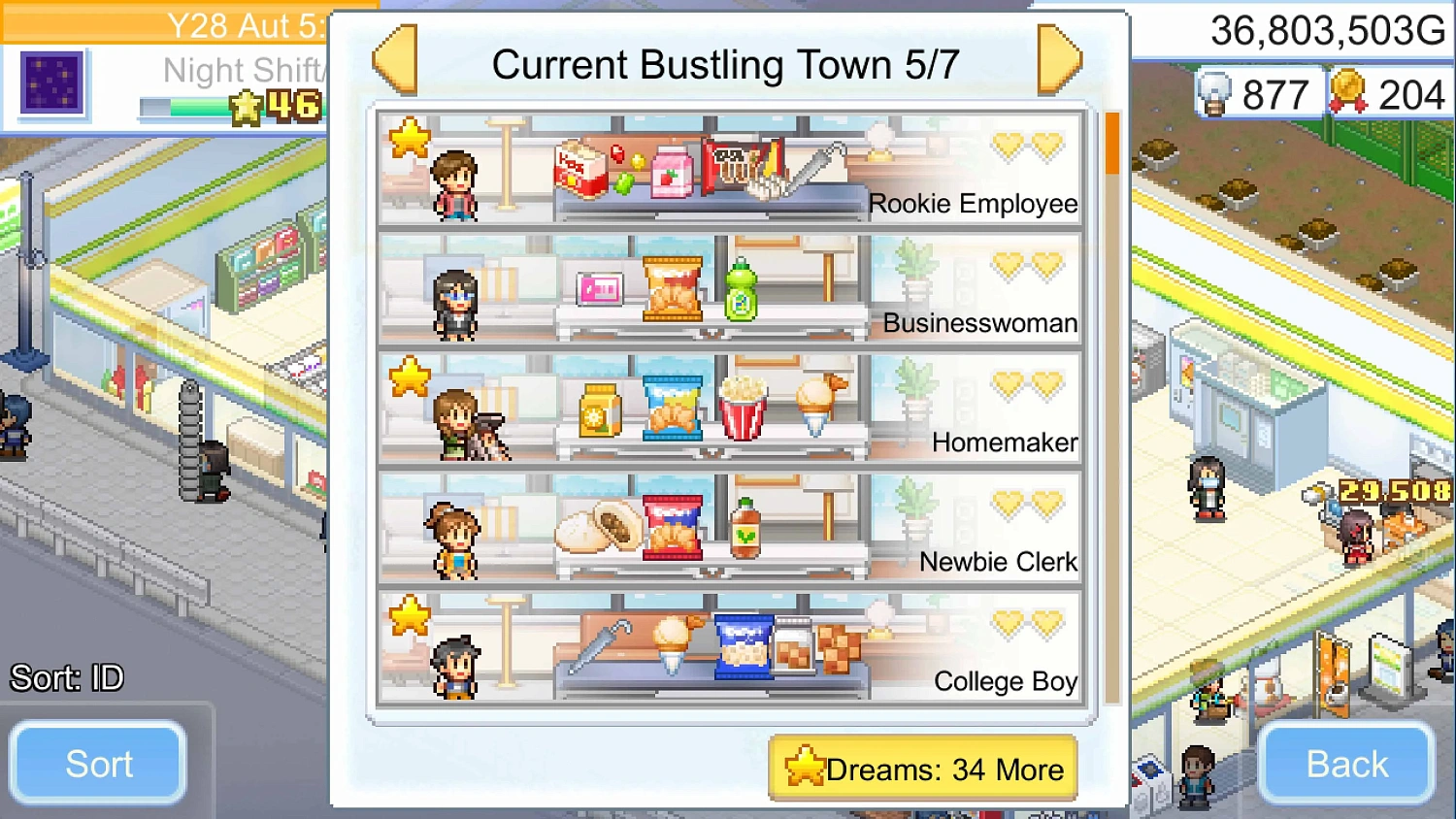Click the Dreams: 34 More button
The image size is (1456, 819).
click(x=920, y=769)
